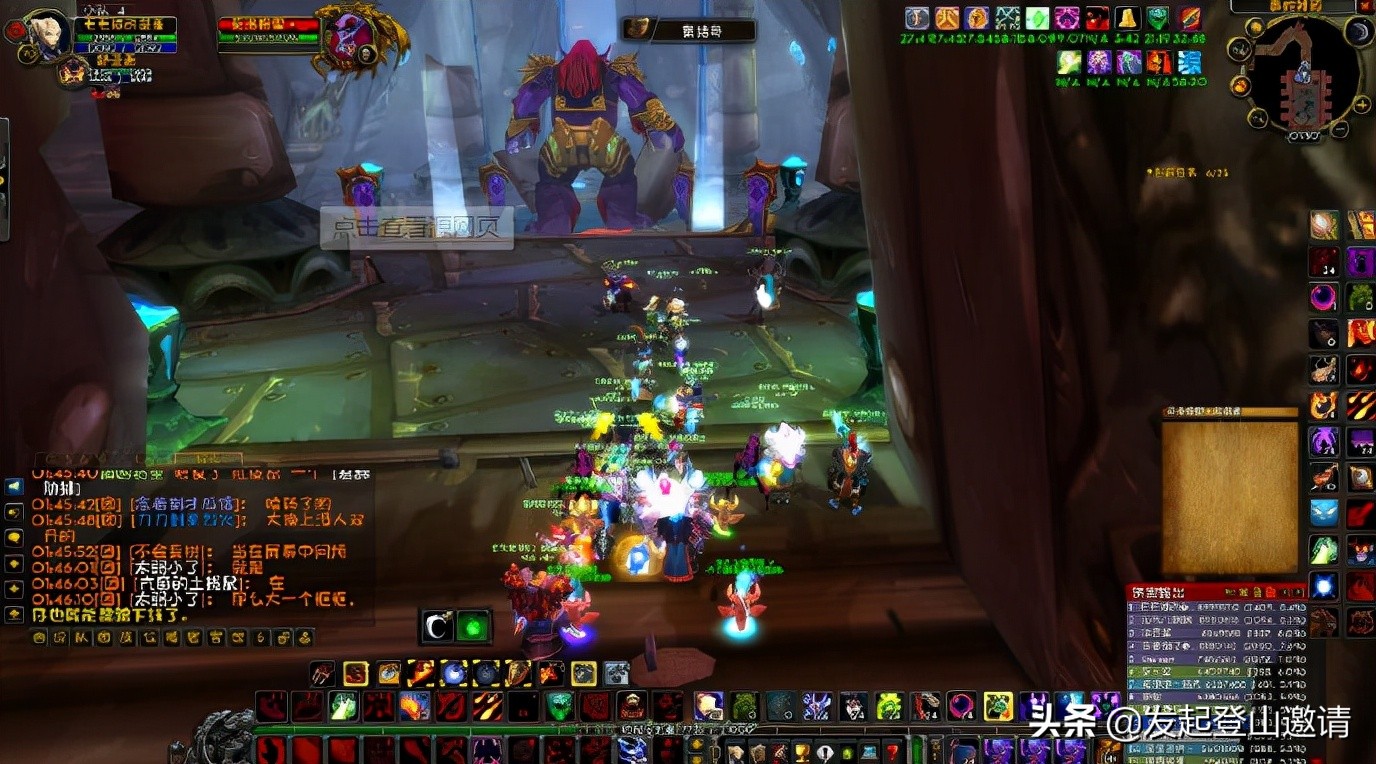Zoom out with the minimap minus button

tap(1340, 128)
